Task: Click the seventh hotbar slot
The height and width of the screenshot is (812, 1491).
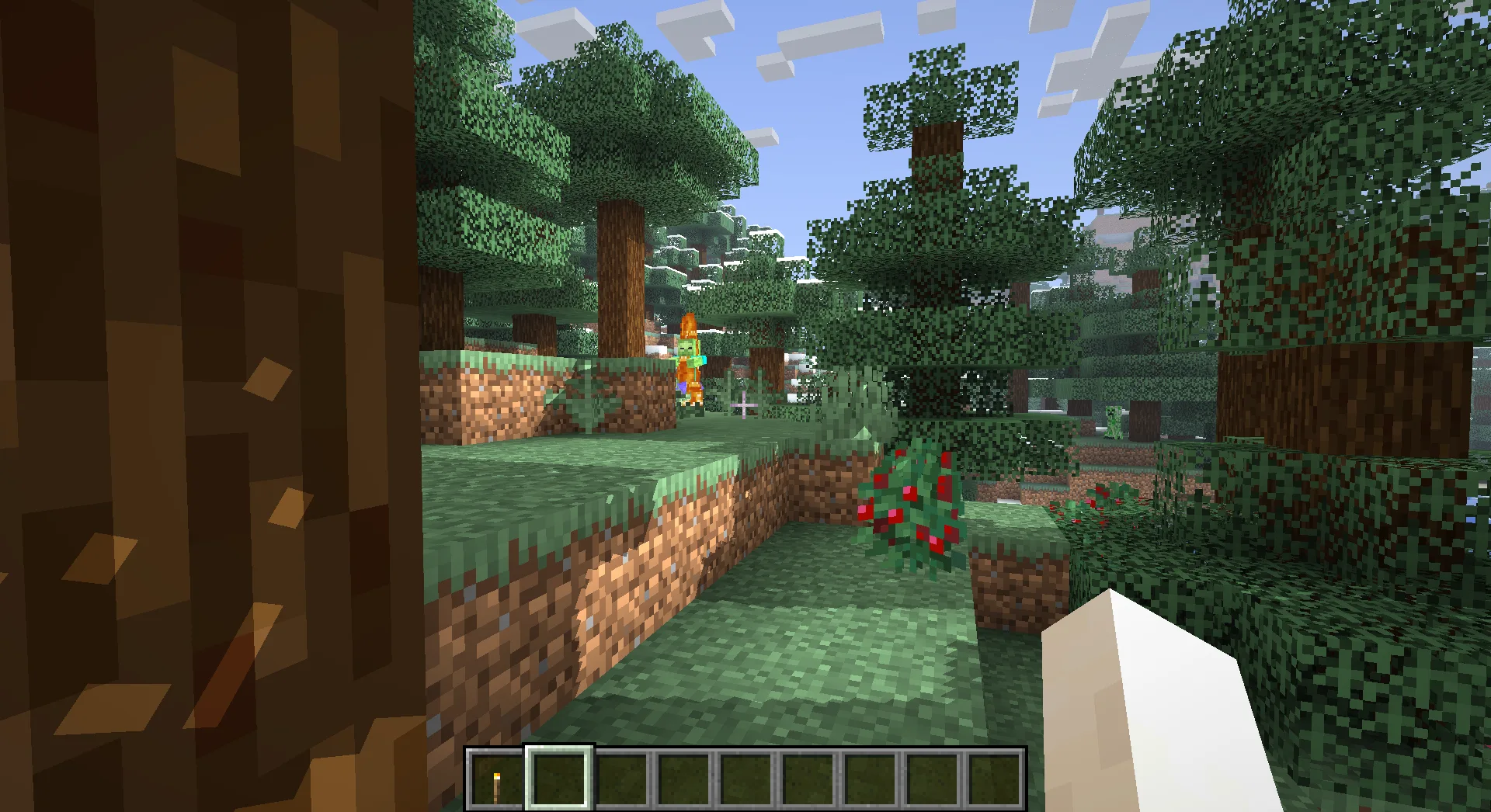Action: pyautogui.click(x=870, y=779)
